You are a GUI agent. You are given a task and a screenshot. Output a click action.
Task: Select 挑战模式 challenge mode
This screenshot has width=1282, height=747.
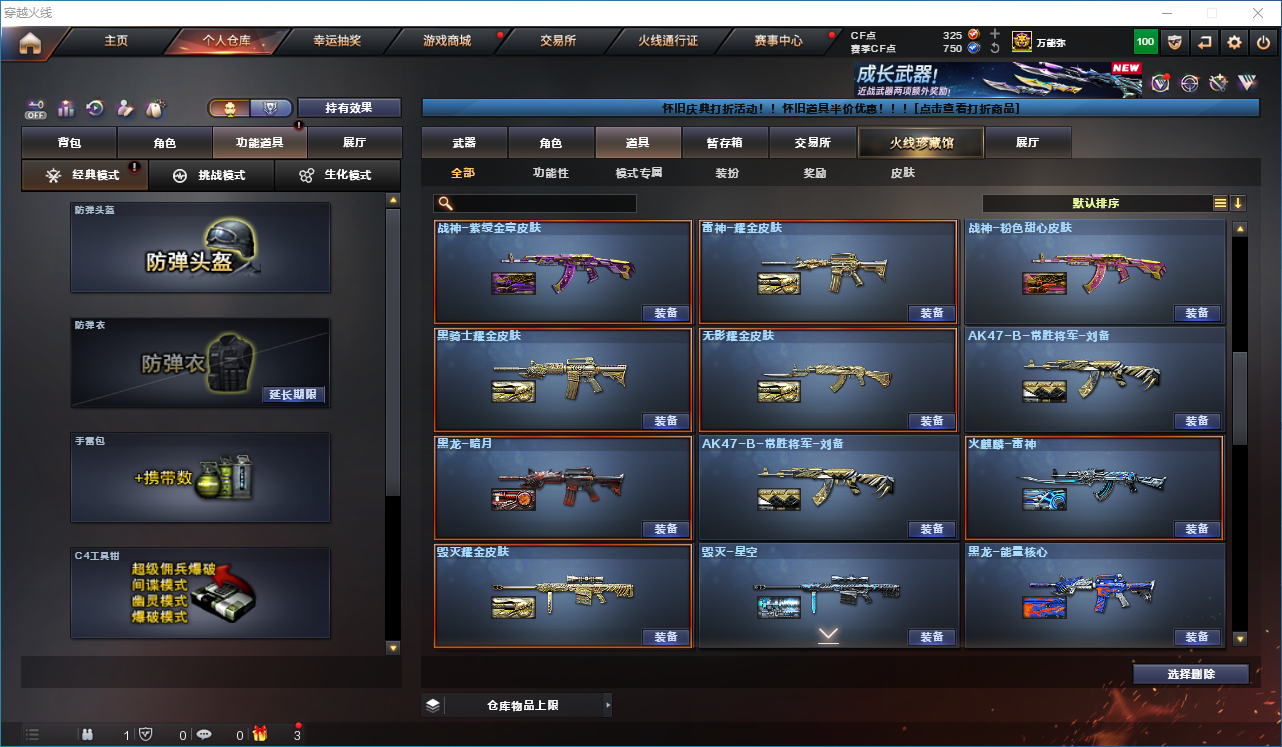coord(211,175)
